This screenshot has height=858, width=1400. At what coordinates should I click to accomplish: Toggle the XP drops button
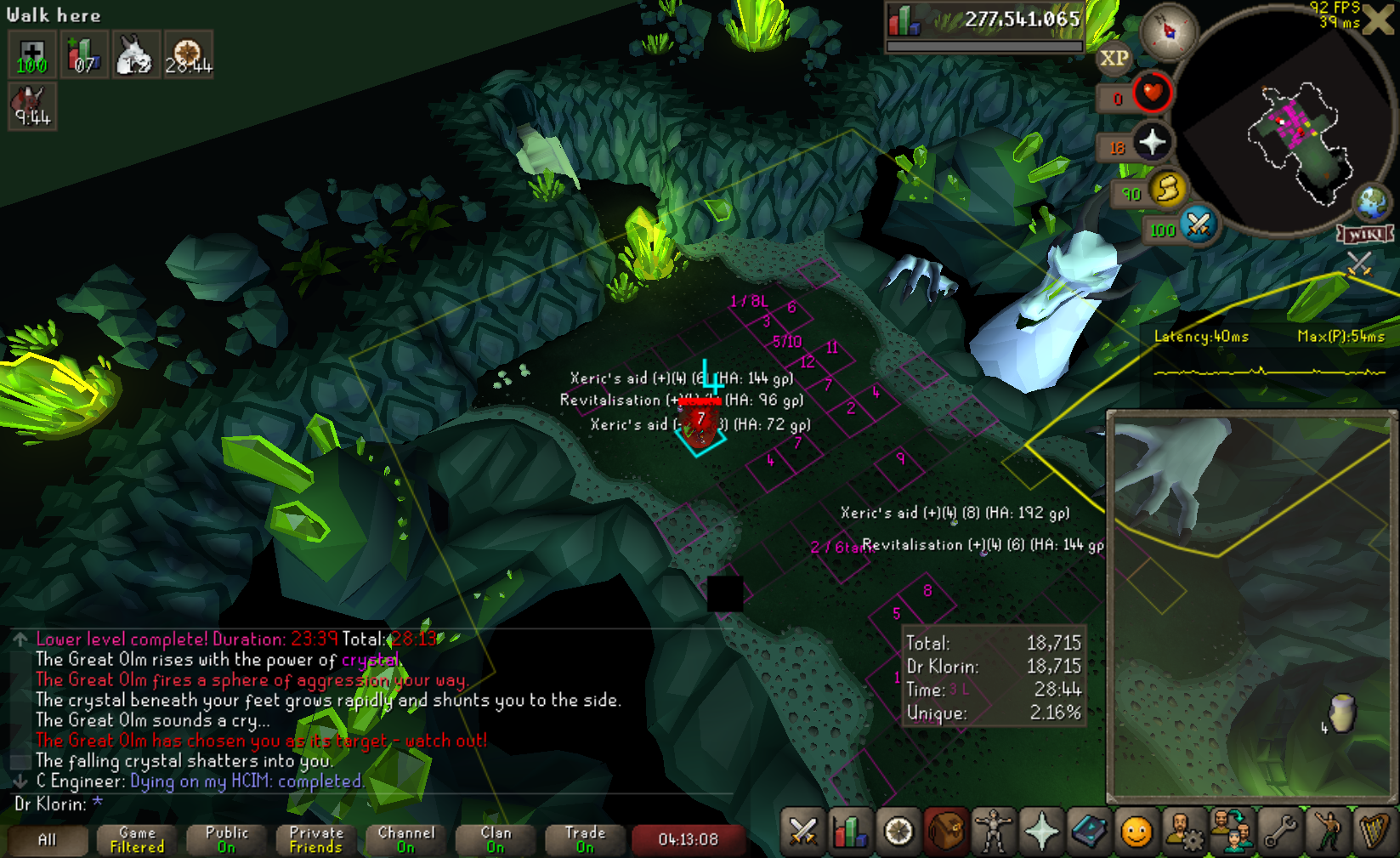click(1114, 59)
